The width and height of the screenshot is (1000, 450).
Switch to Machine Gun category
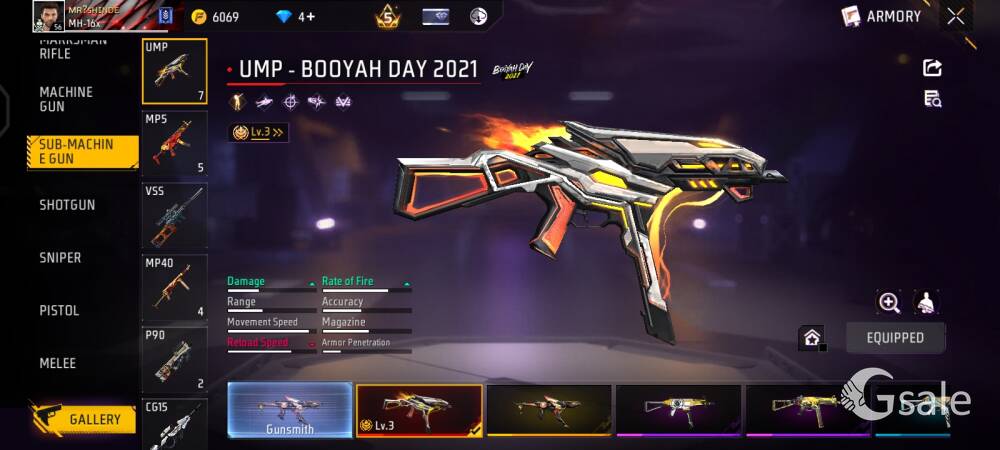66,99
